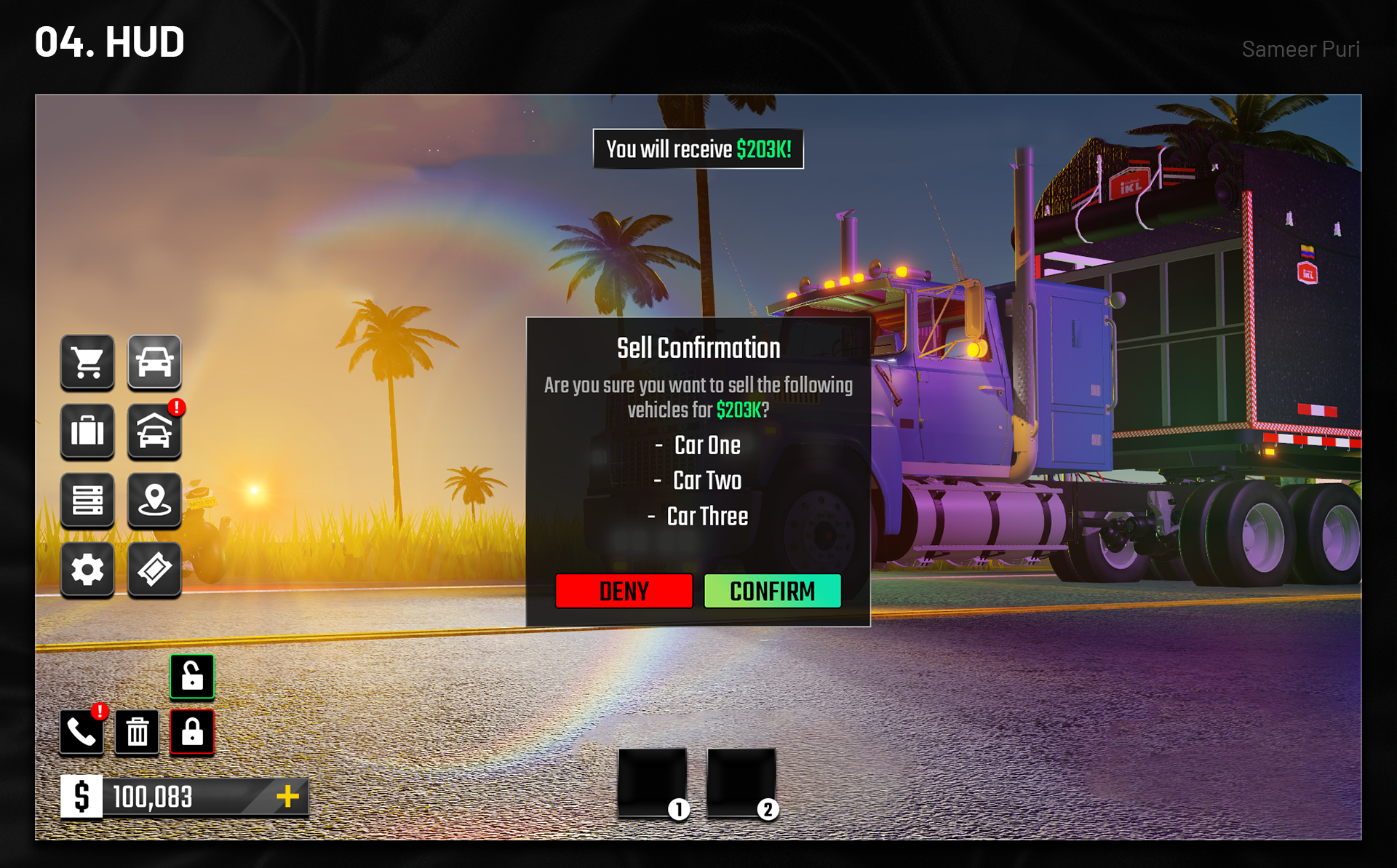Open the garage with alert badge
The image size is (1397, 868).
tap(154, 431)
